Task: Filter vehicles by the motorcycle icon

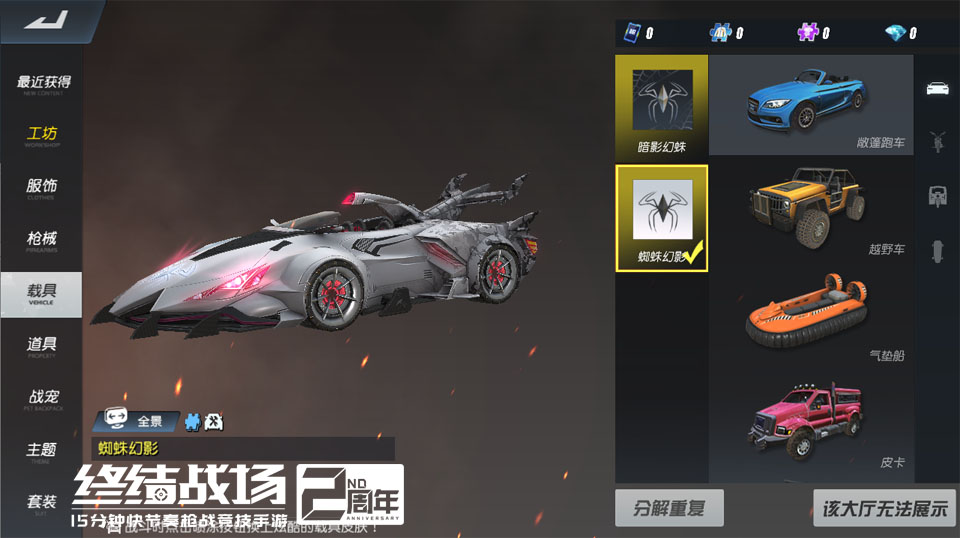Action: coord(937,140)
